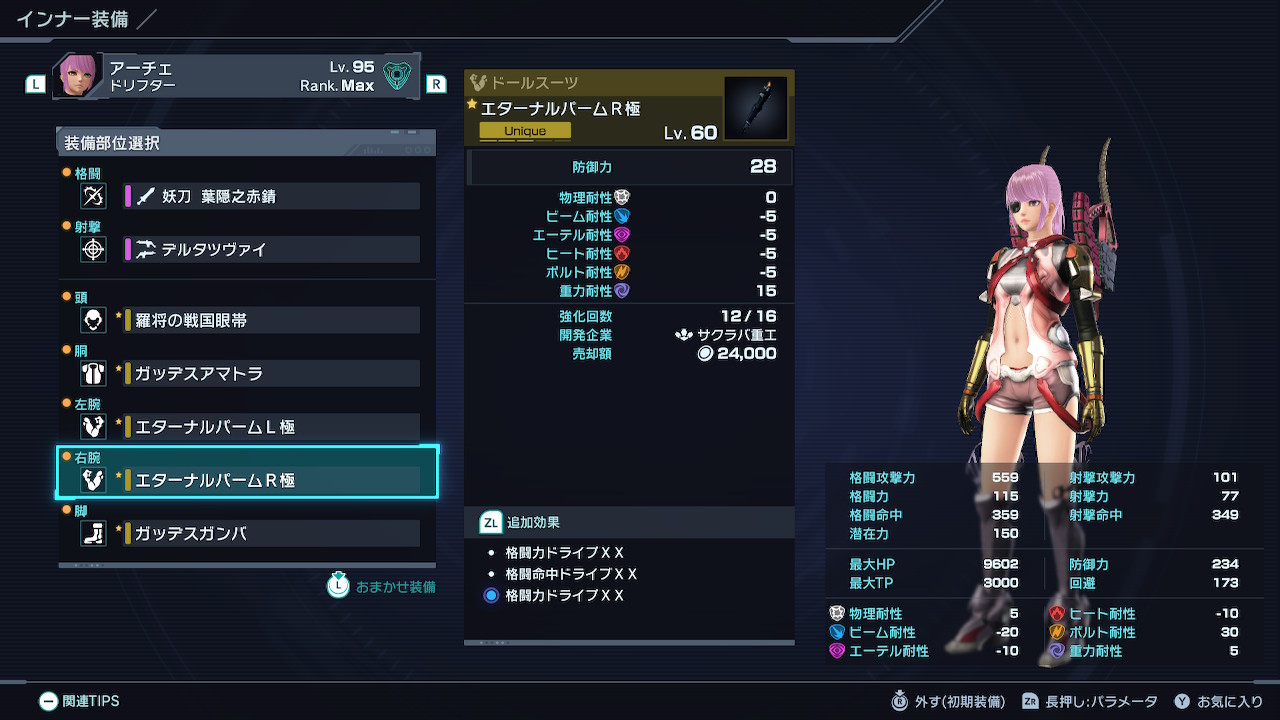Open 関連TIPS related tips
The height and width of the screenshot is (720, 1280).
click(x=80, y=701)
